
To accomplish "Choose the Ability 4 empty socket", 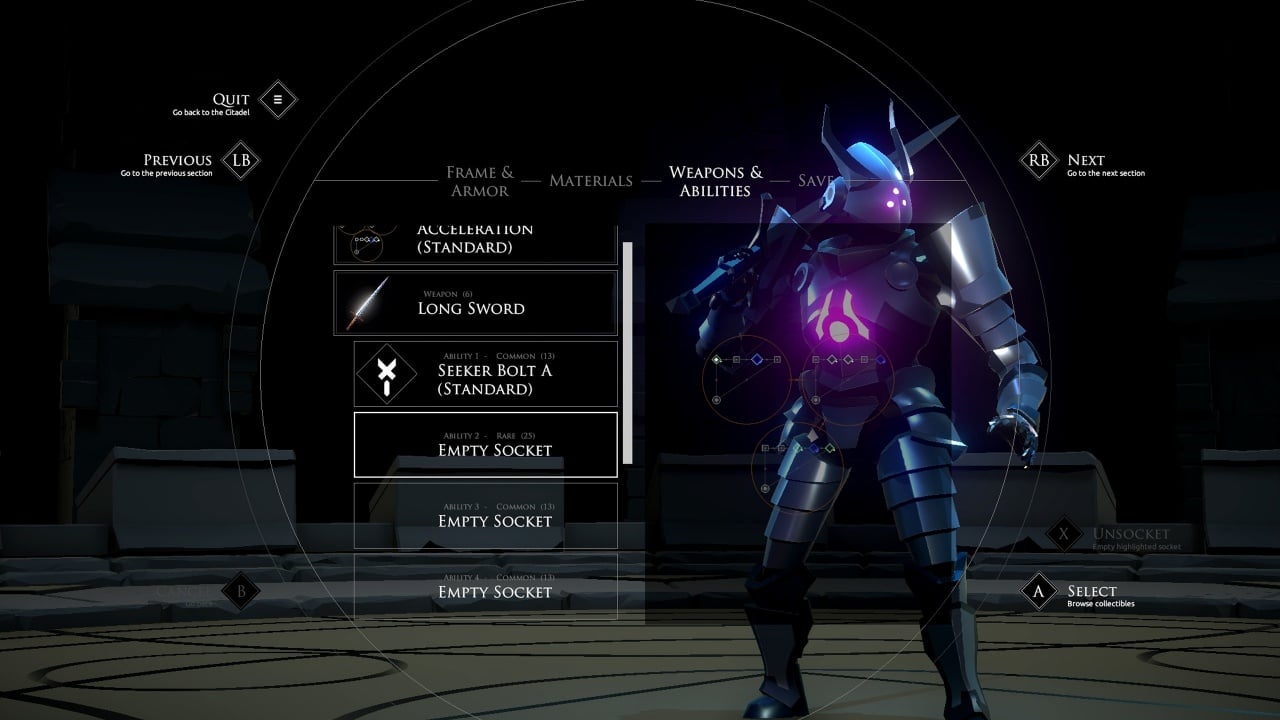I will click(486, 586).
